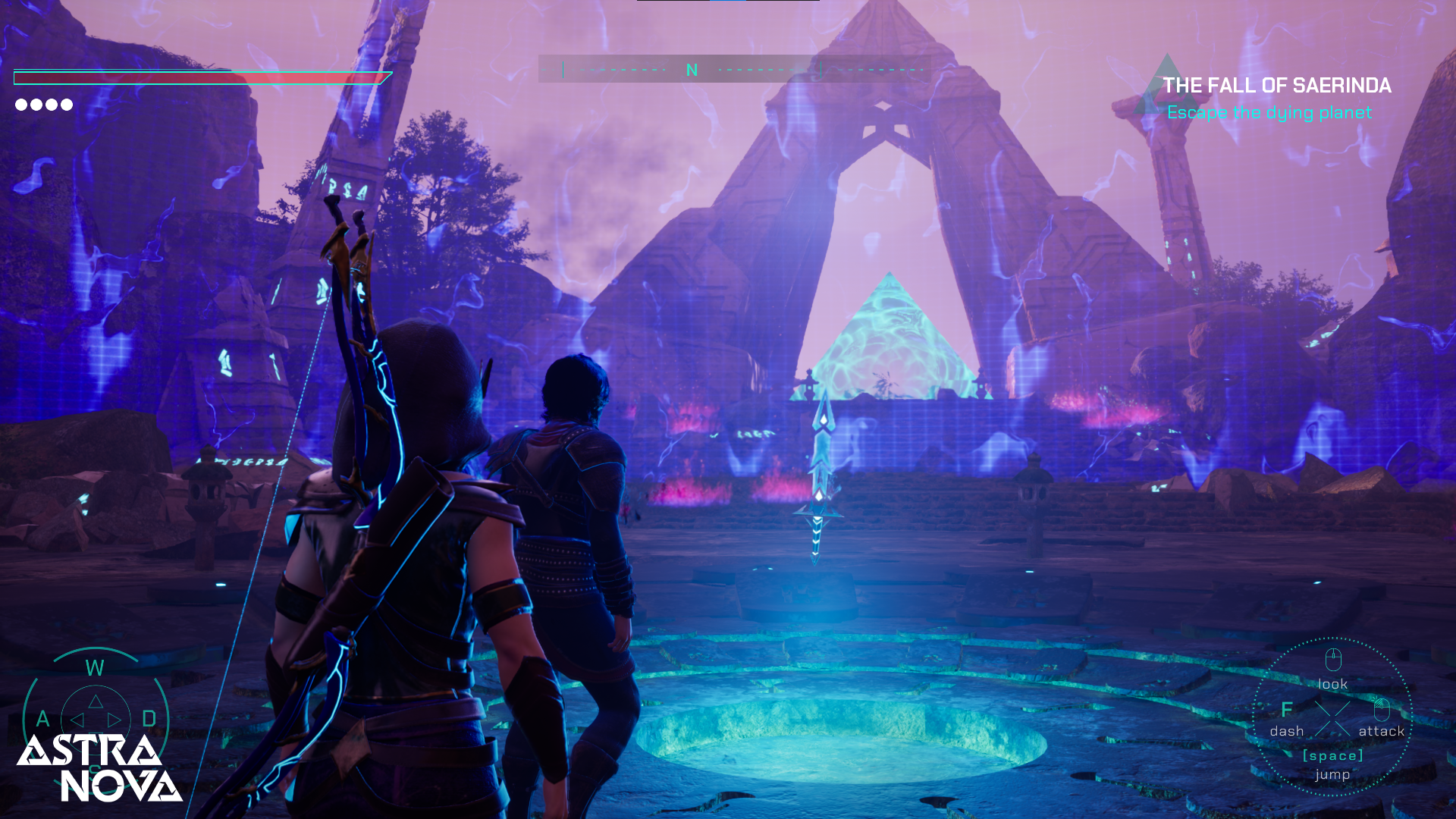Toggle the first white ability charge dot
This screenshot has height=819, width=1456.
coord(20,105)
